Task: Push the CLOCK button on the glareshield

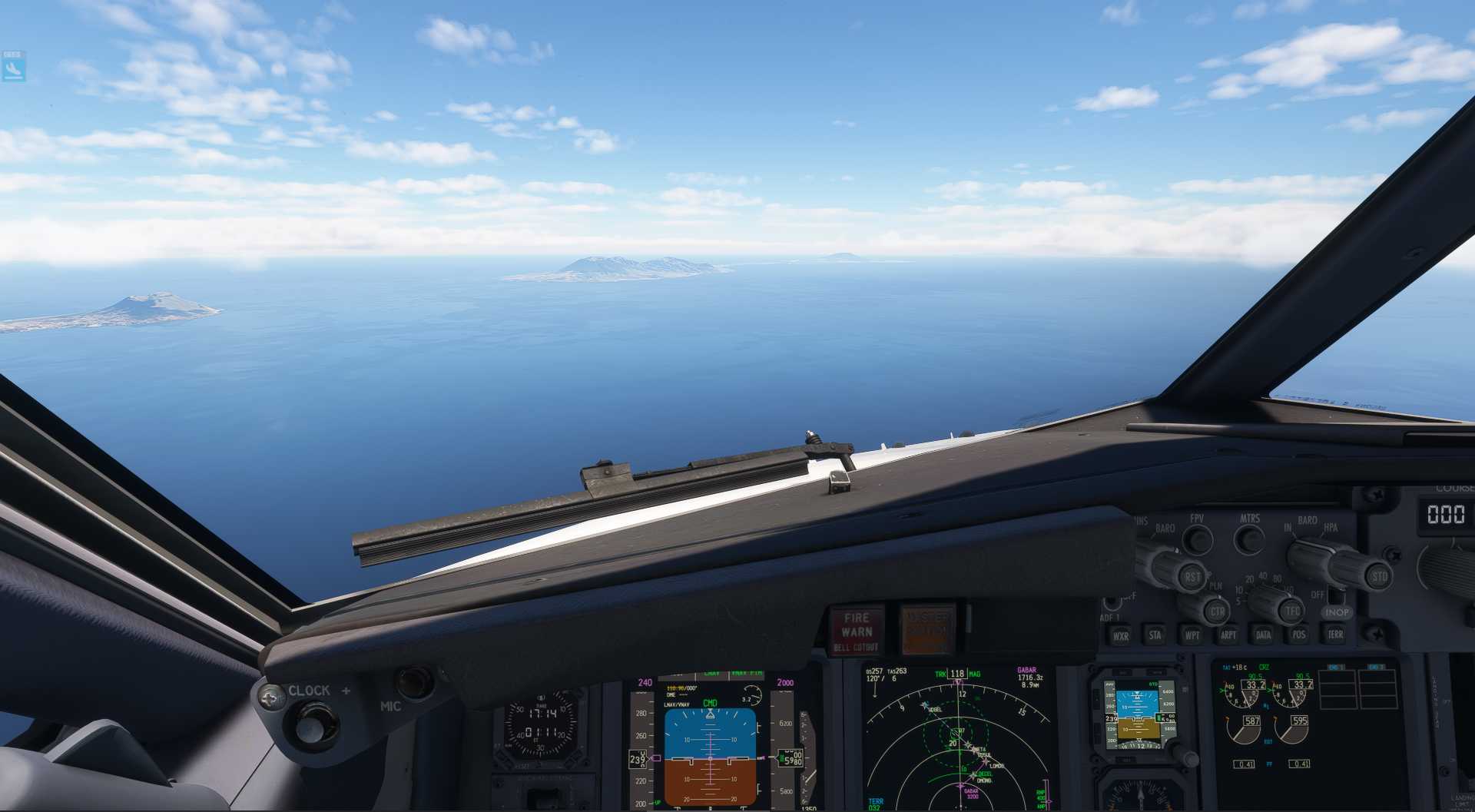Action: [x=313, y=724]
